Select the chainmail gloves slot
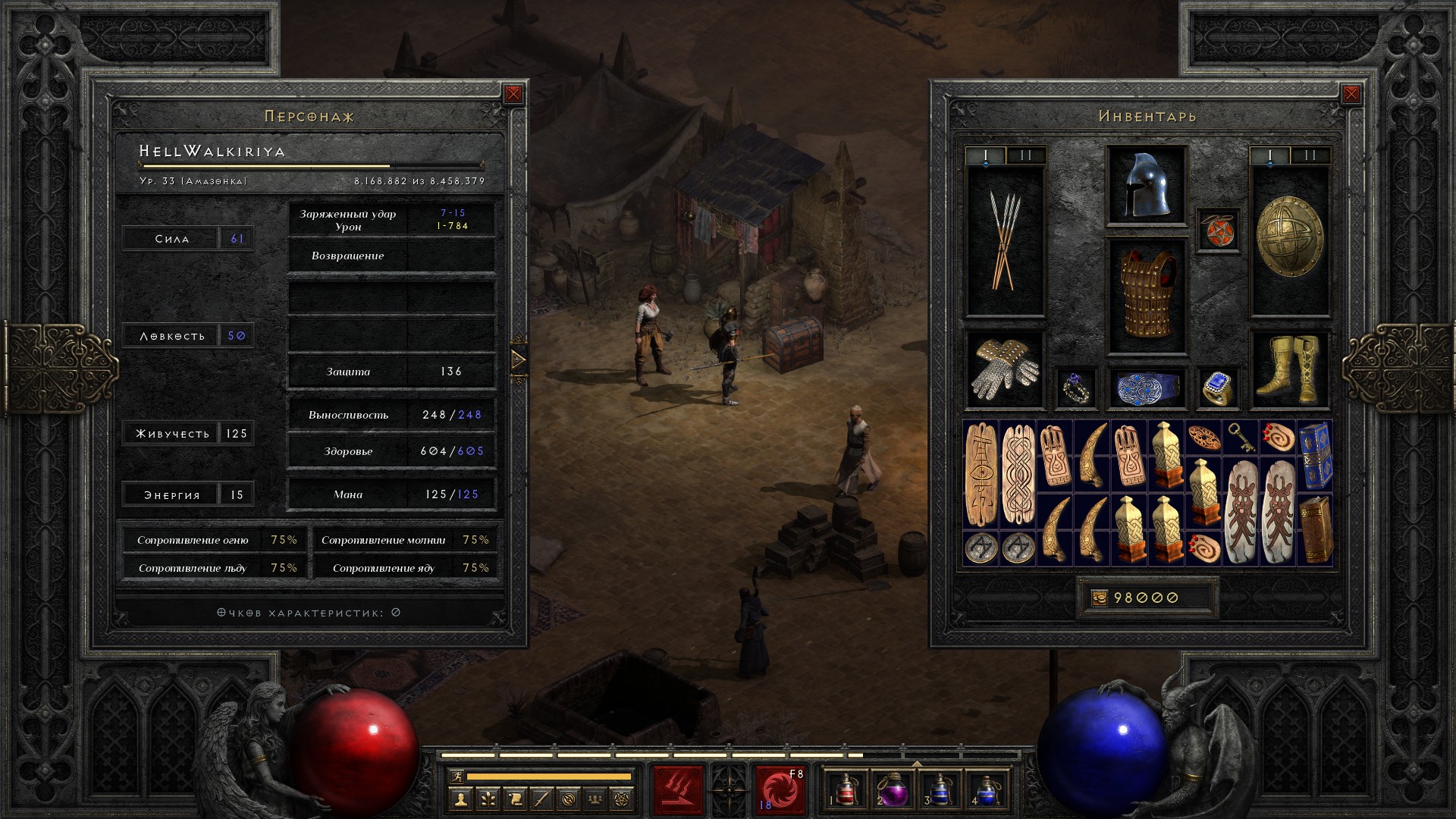 pyautogui.click(x=1005, y=369)
